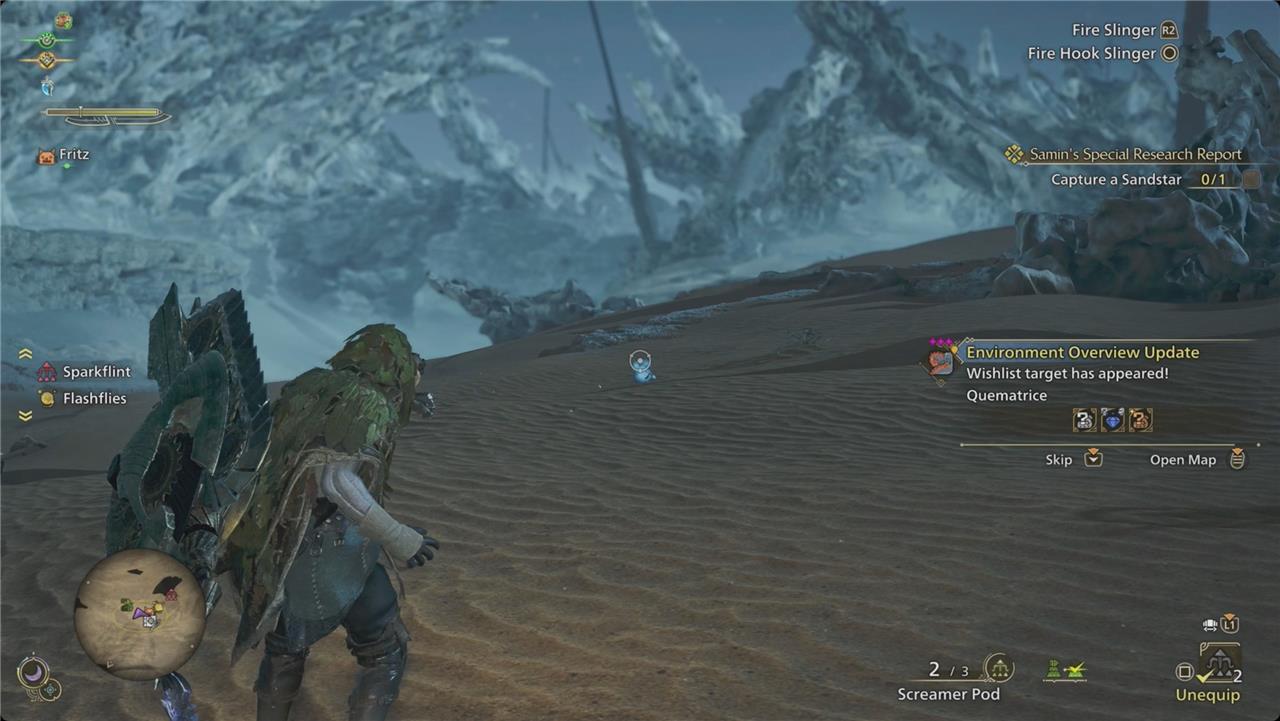The height and width of the screenshot is (721, 1280).
Task: Open the circular minimap
Action: pos(139,615)
